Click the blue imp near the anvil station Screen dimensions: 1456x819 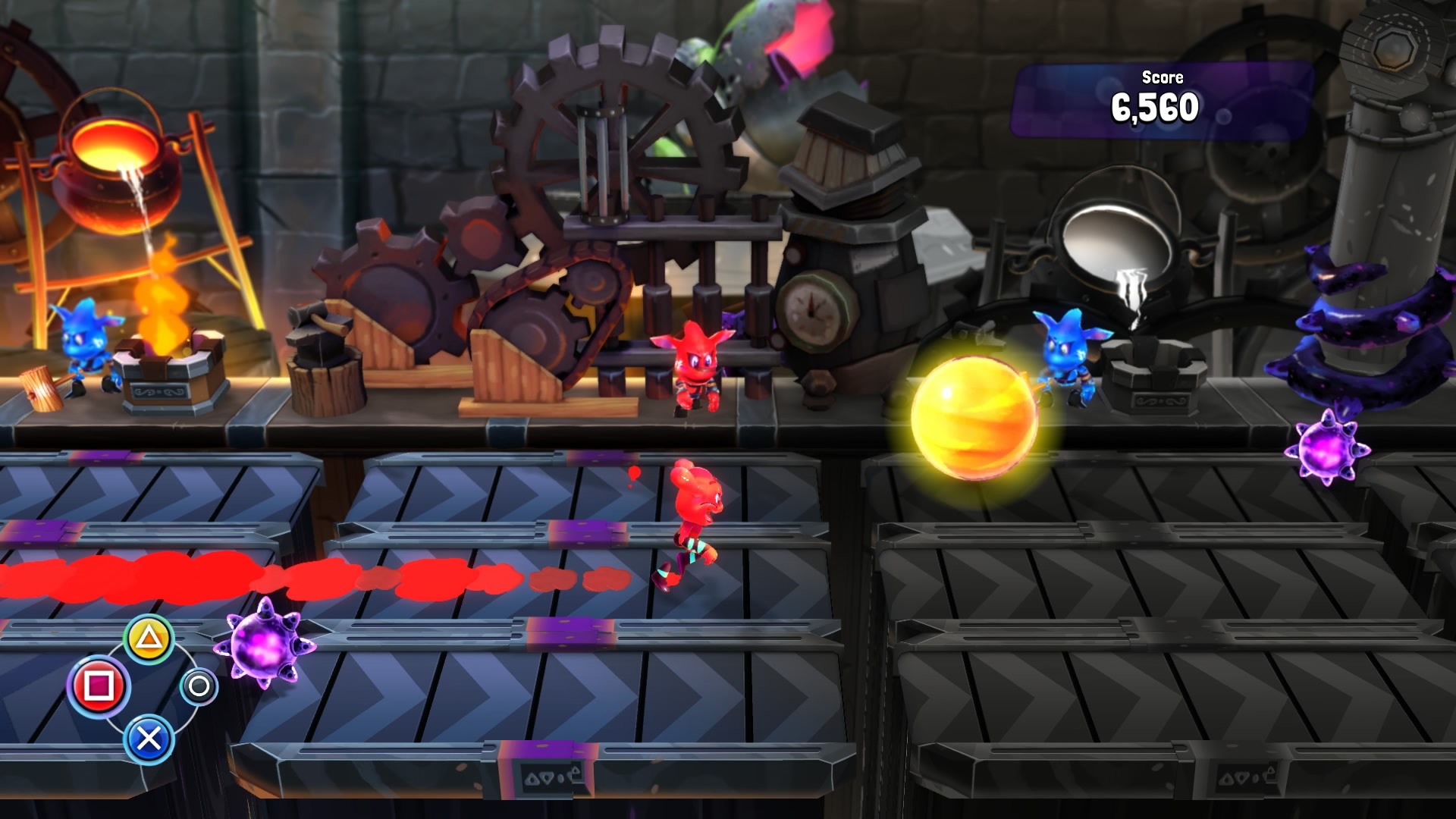pos(1069,356)
